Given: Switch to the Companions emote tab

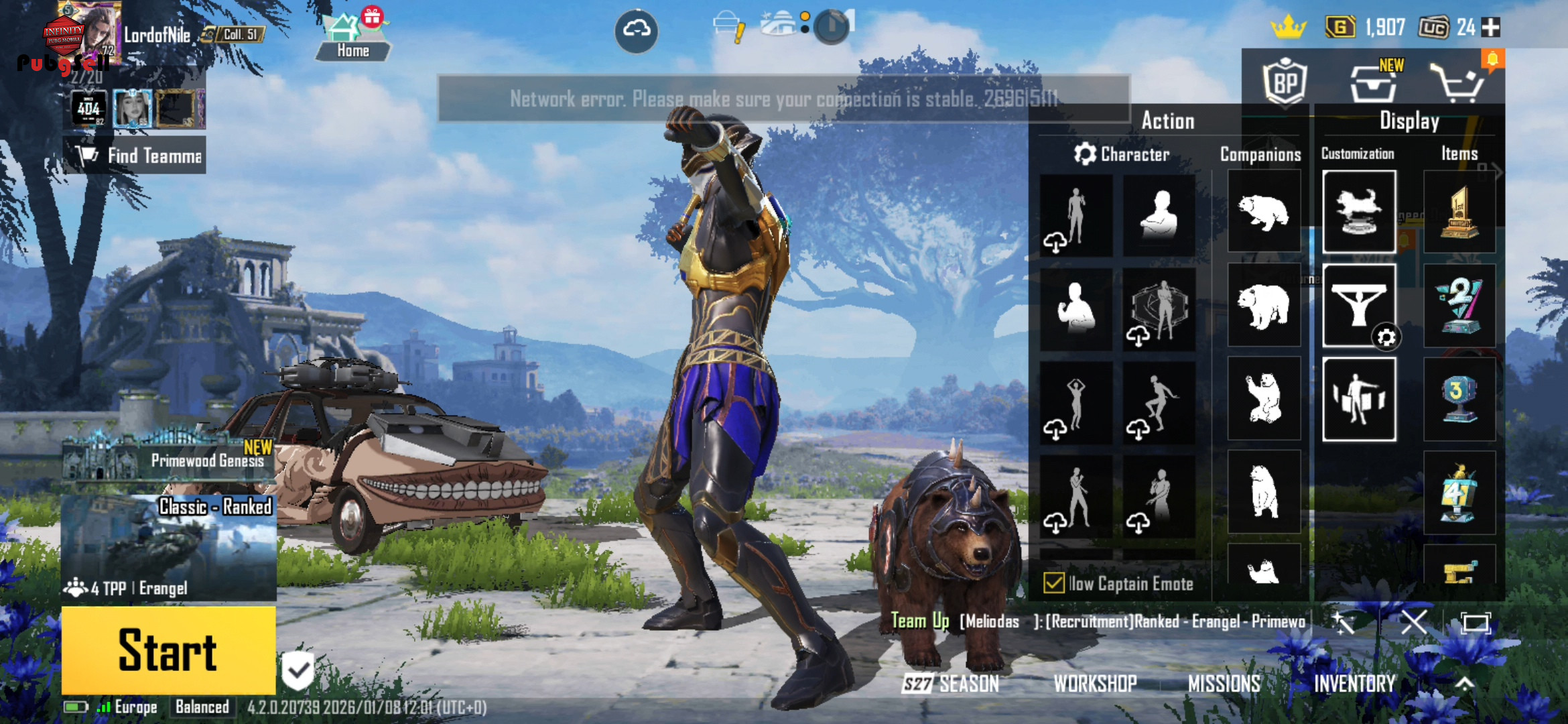Looking at the screenshot, I should [1260, 154].
